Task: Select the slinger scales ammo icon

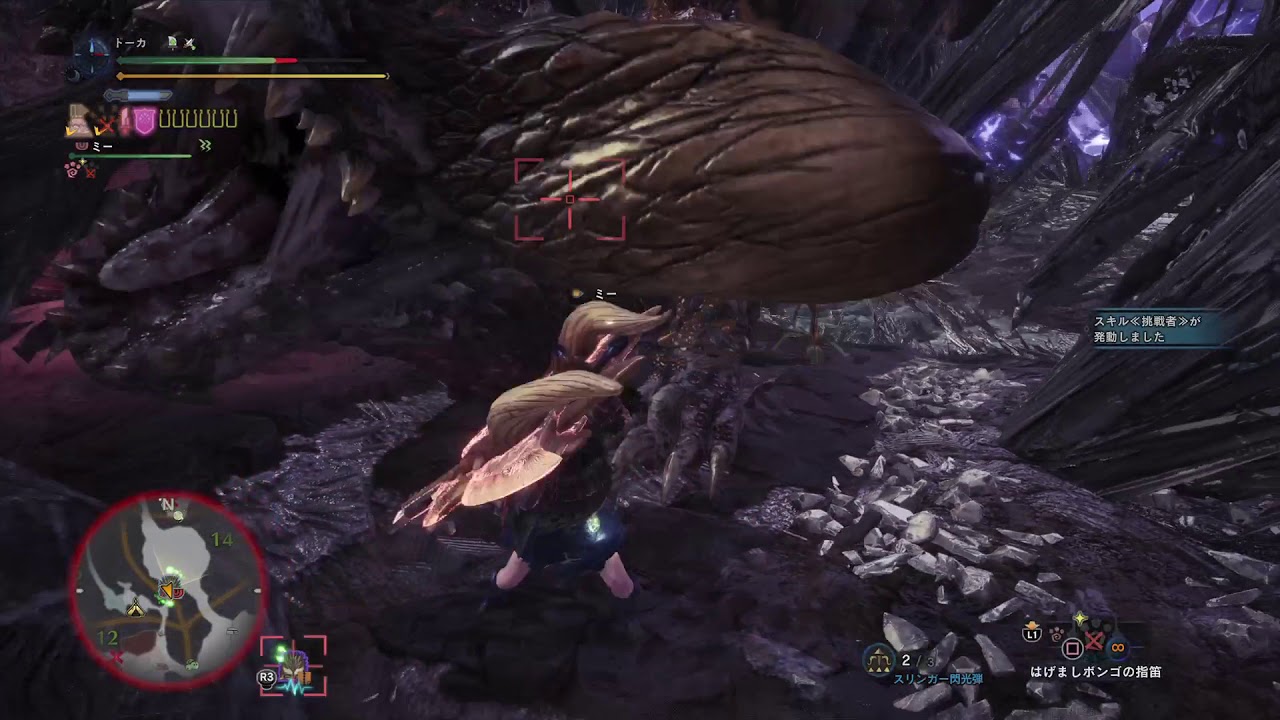Action: coord(879,657)
